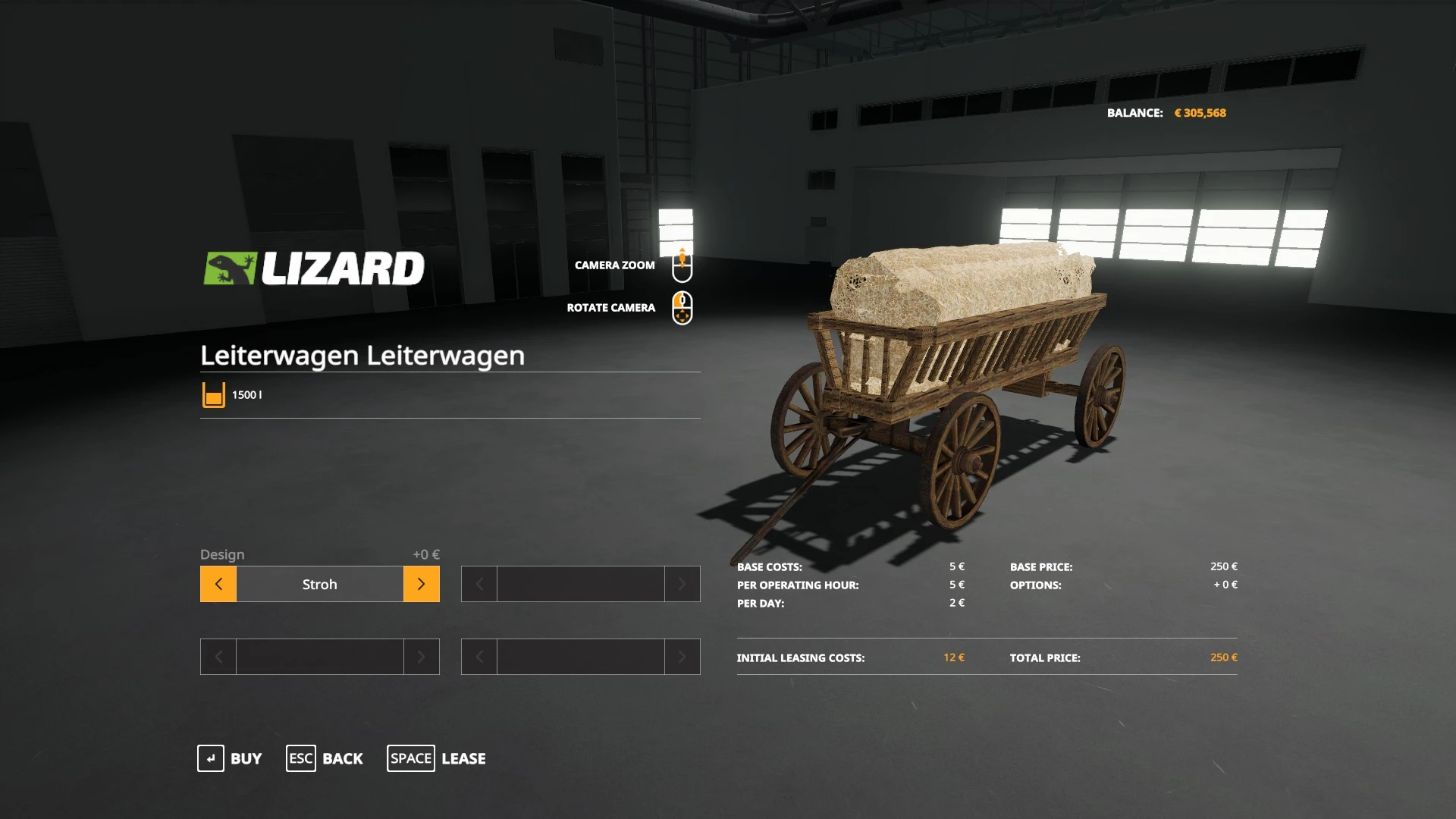The height and width of the screenshot is (819, 1456).
Task: Buy the Leiterwagen
Action: pos(230,758)
